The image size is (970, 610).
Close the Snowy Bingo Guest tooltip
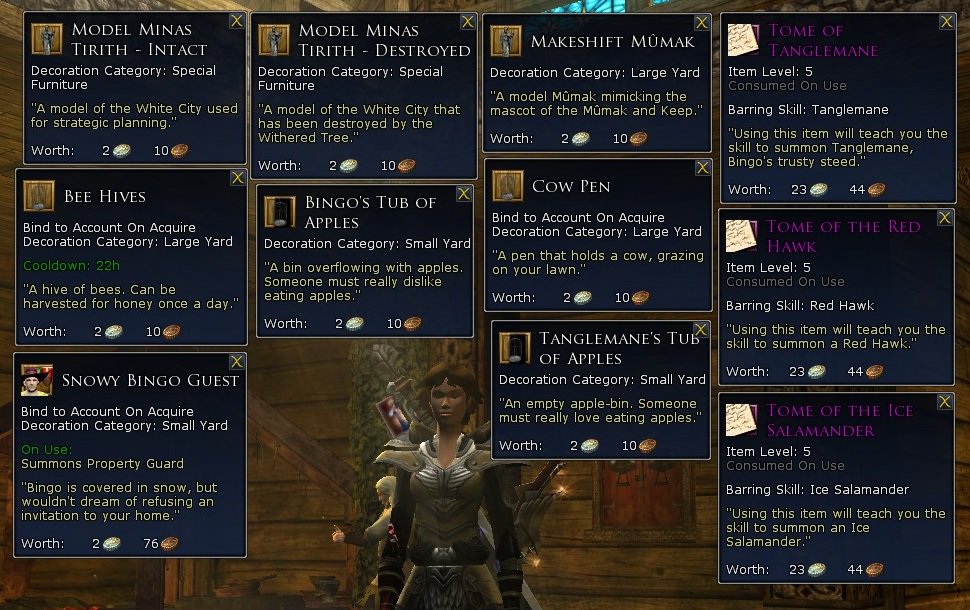(237, 361)
